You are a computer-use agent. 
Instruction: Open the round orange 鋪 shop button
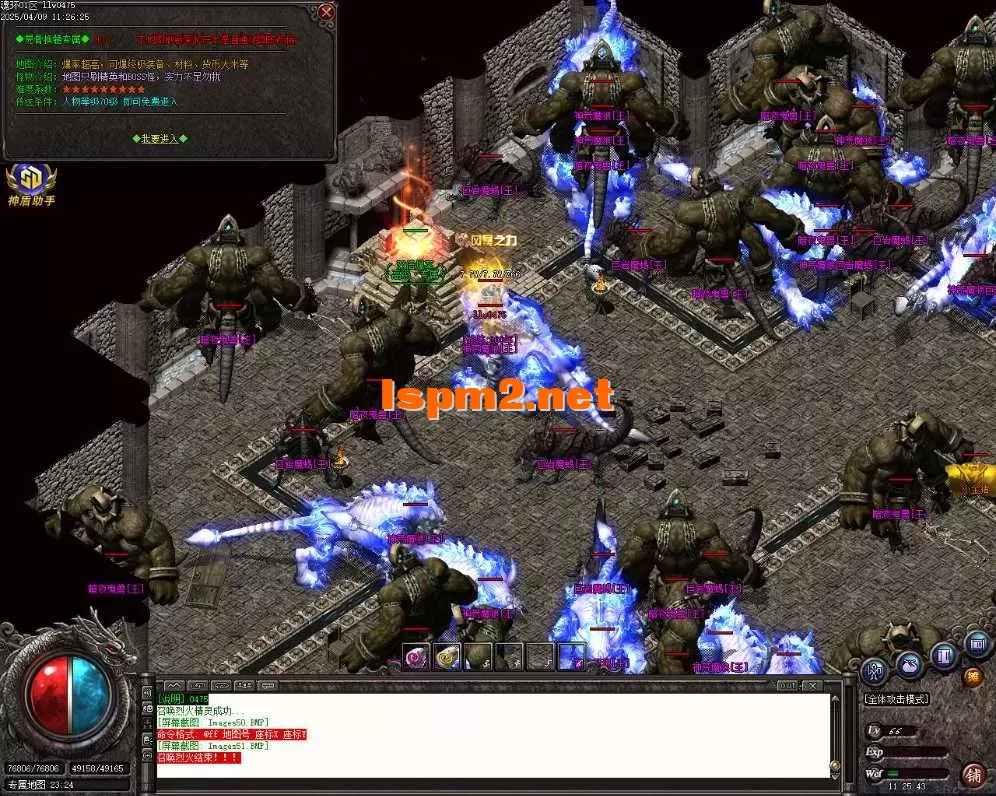[971, 774]
